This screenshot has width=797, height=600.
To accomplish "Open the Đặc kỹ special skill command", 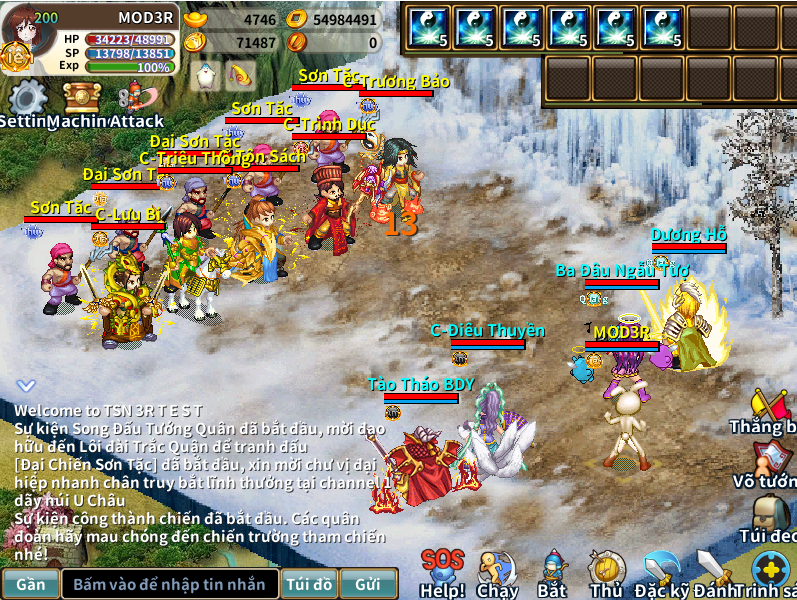I will point(662,572).
